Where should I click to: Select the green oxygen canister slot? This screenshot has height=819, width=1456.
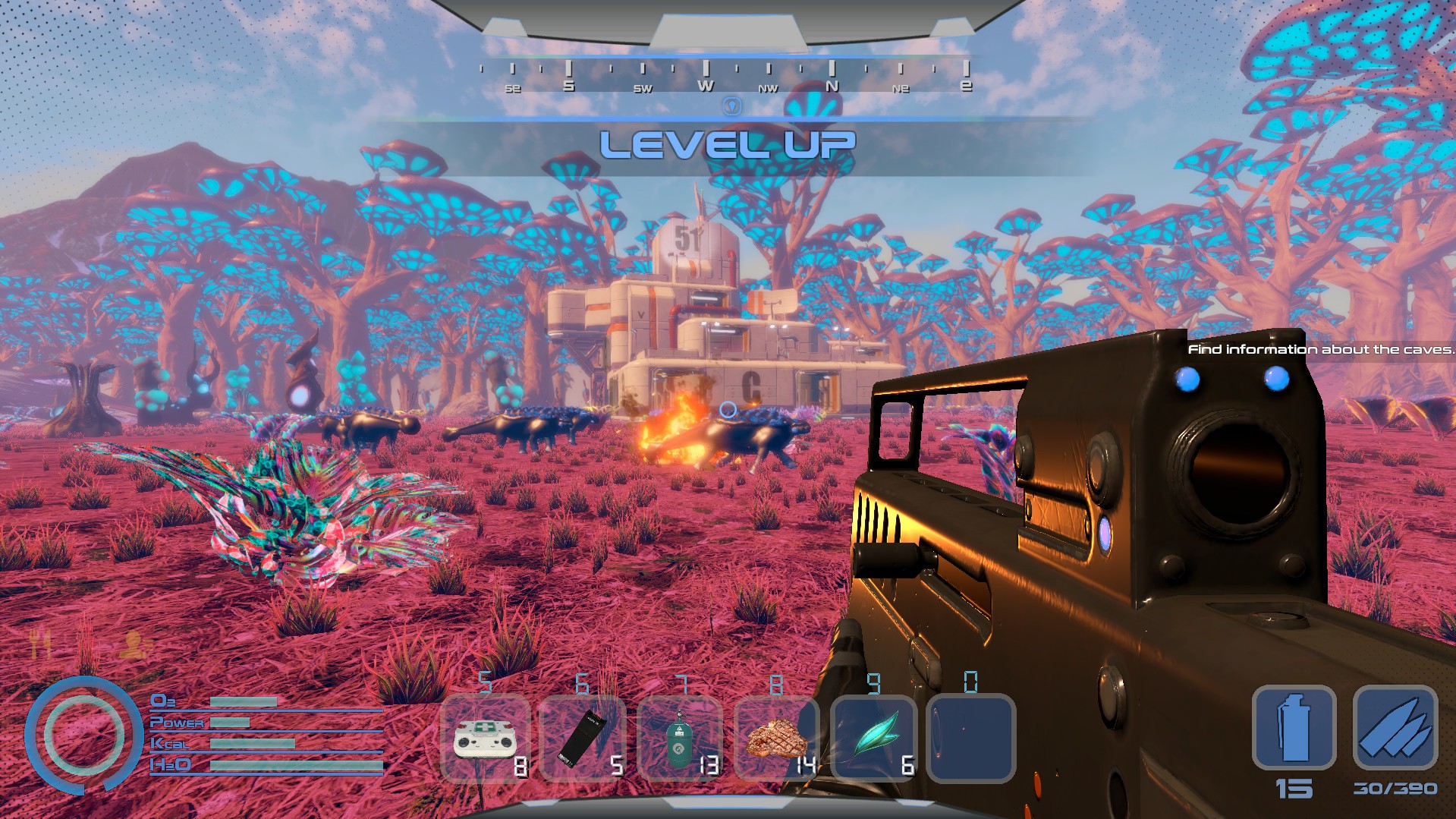point(680,739)
